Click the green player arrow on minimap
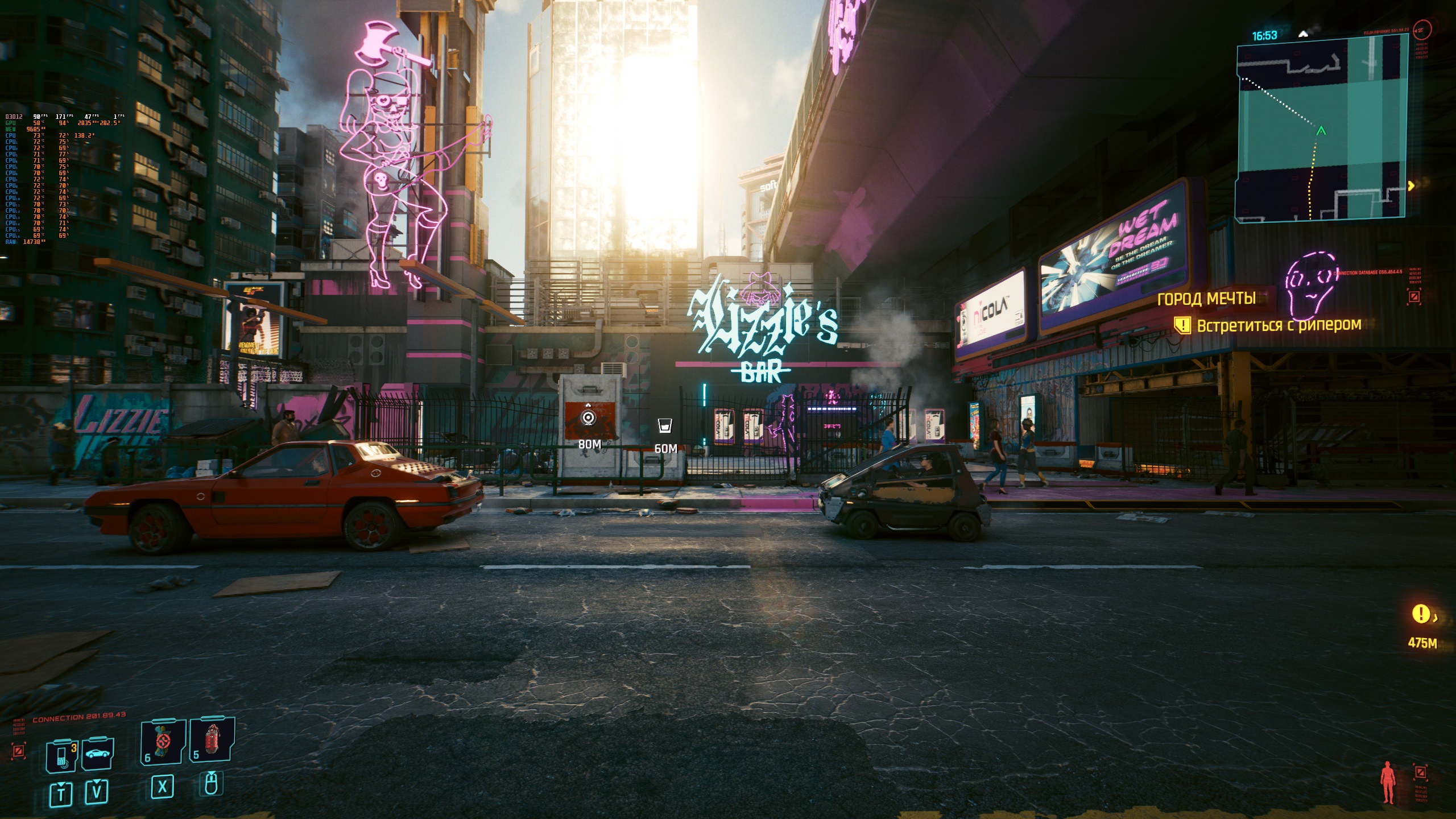The image size is (1456, 819). (1321, 131)
